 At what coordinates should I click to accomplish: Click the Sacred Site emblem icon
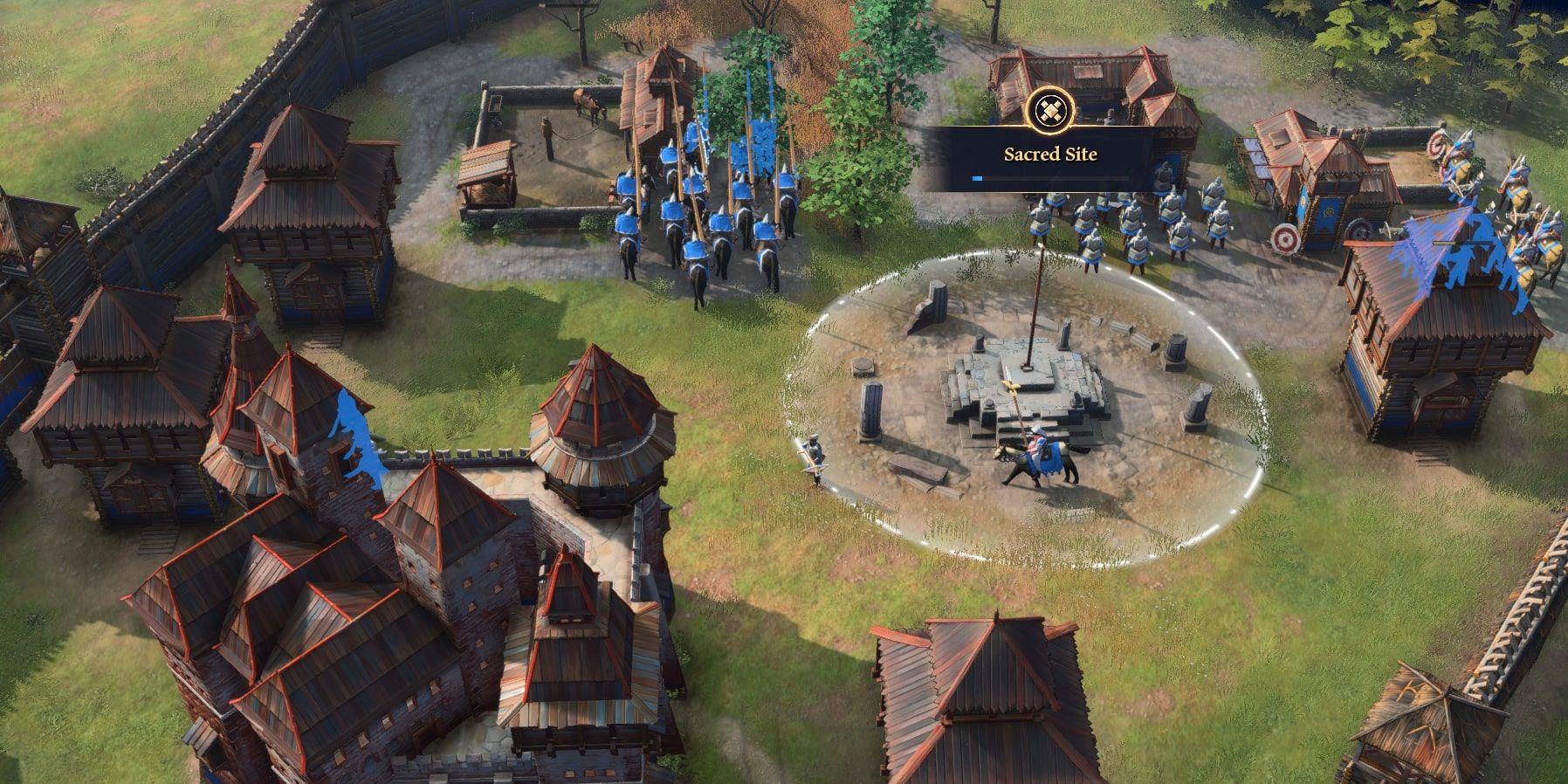coord(1051,112)
